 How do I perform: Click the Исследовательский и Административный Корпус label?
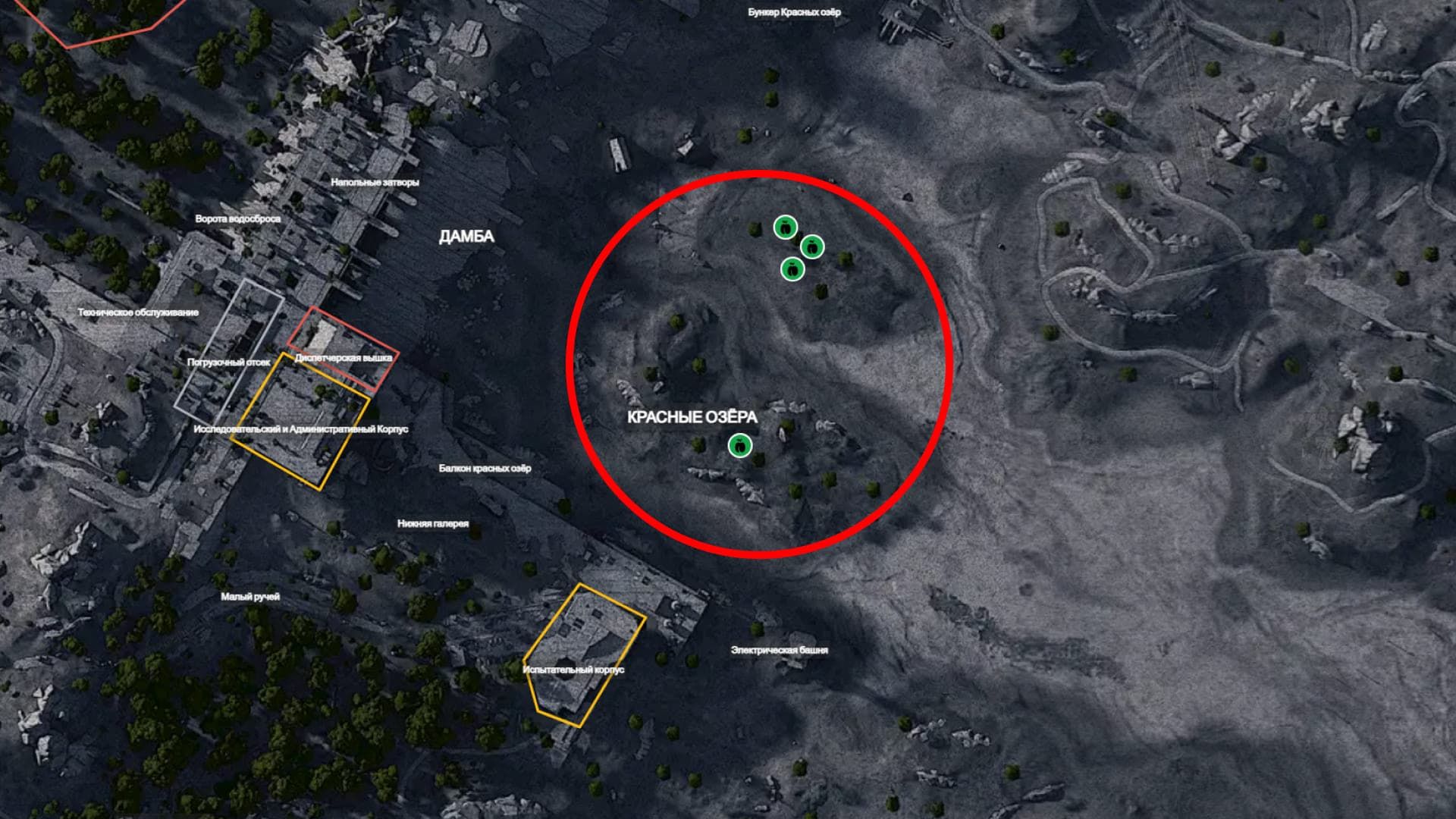coord(300,429)
